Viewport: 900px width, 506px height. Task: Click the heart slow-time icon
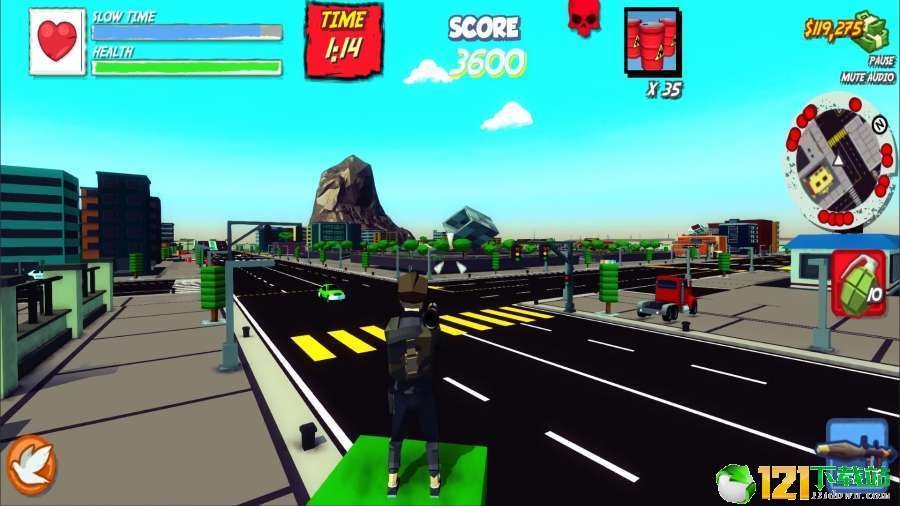[x=57, y=41]
